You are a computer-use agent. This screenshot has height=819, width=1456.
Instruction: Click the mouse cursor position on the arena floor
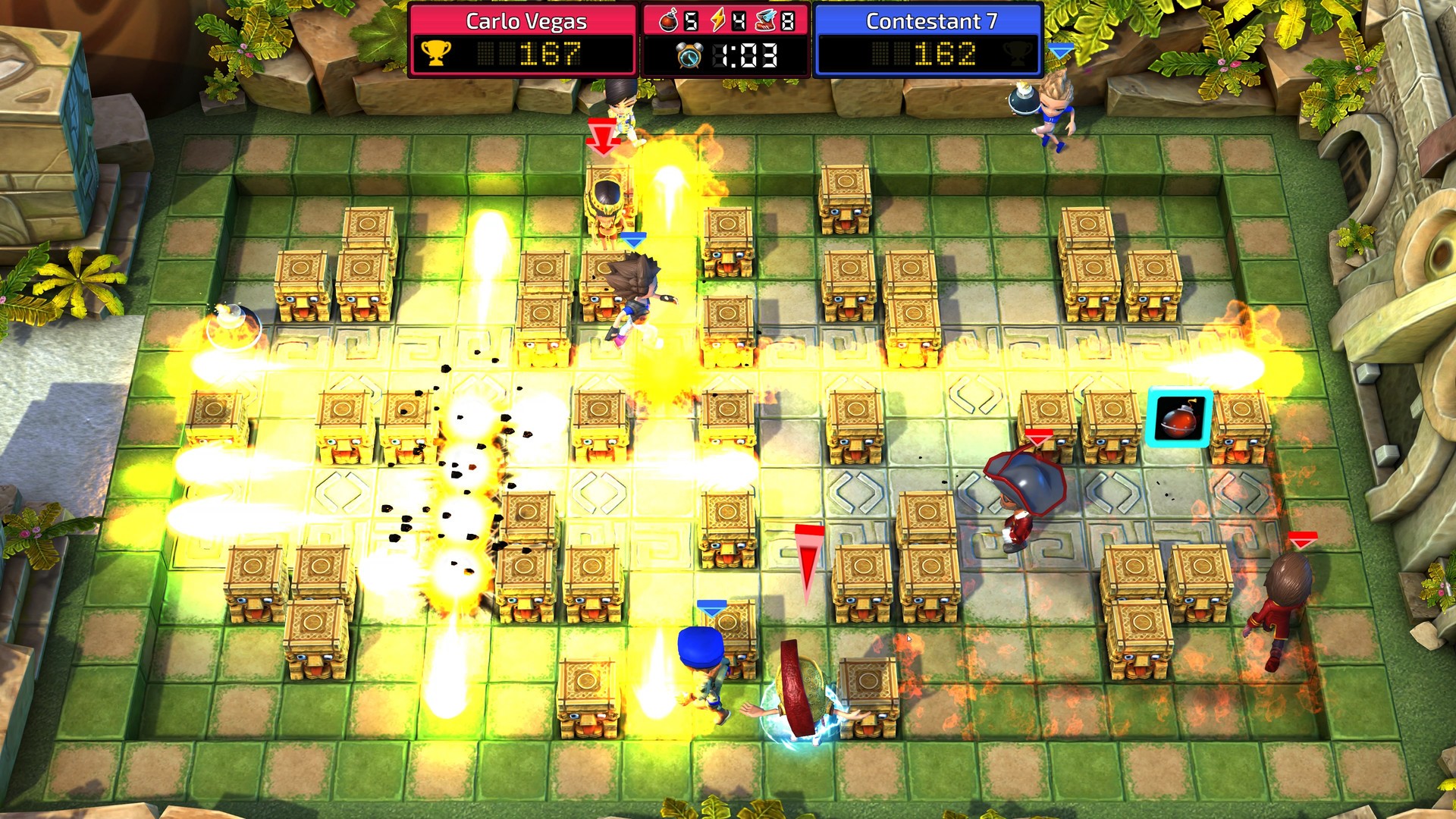[909, 640]
